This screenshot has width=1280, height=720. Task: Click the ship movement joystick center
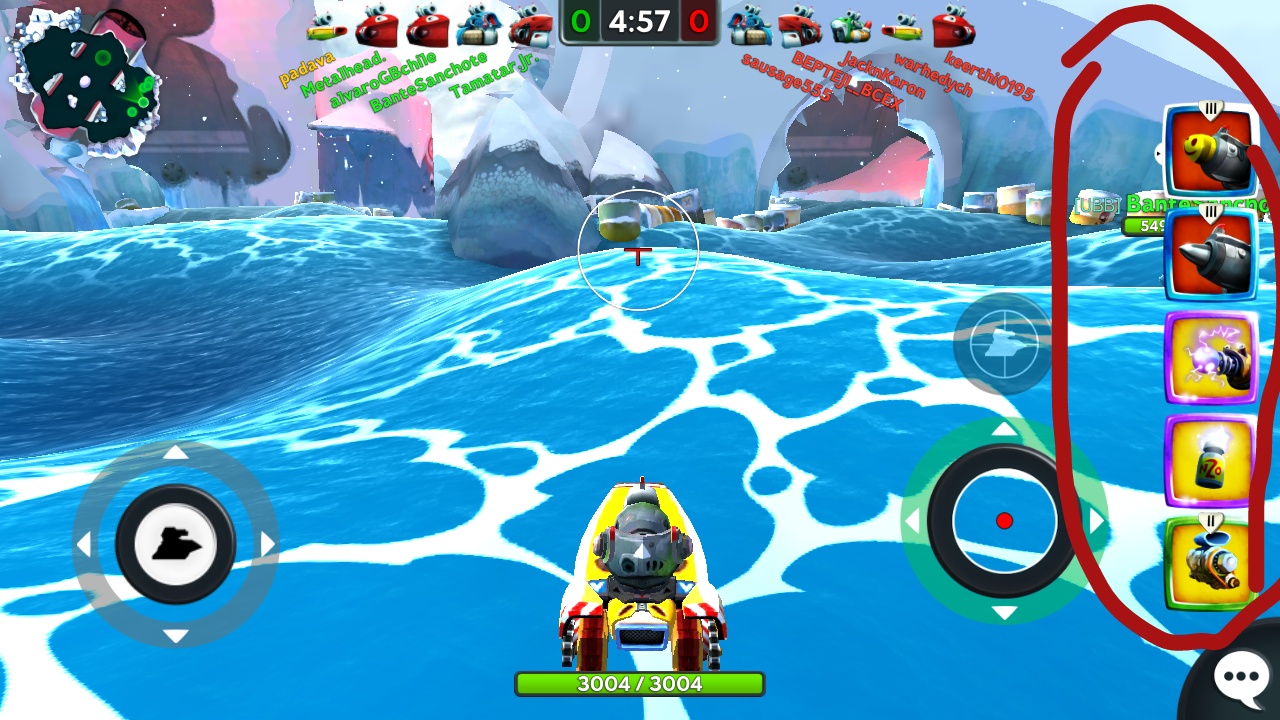point(175,543)
